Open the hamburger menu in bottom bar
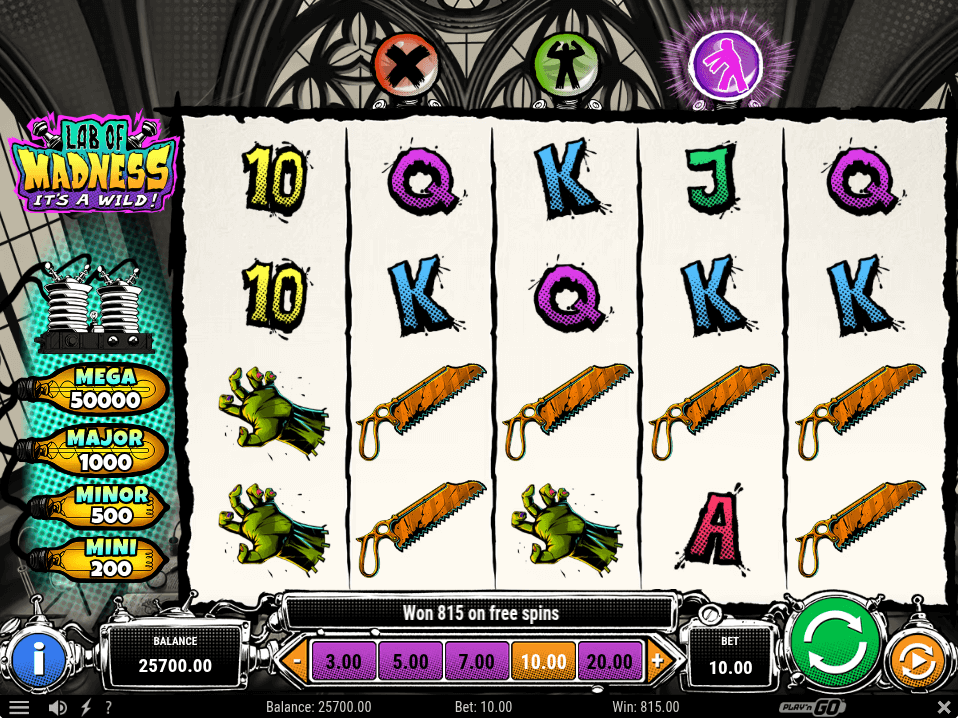Image resolution: width=958 pixels, height=718 pixels. (19, 707)
